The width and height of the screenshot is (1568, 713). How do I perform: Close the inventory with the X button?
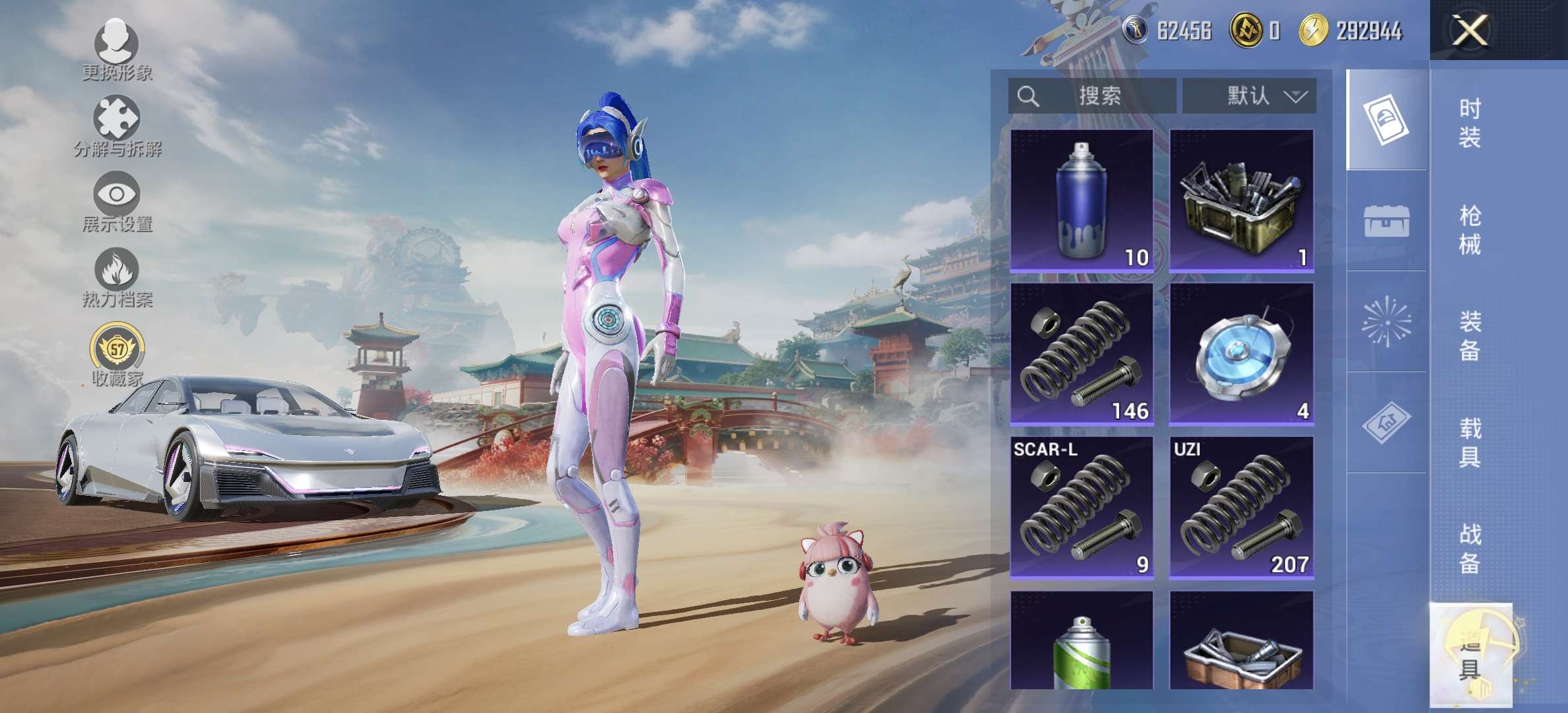(x=1470, y=30)
